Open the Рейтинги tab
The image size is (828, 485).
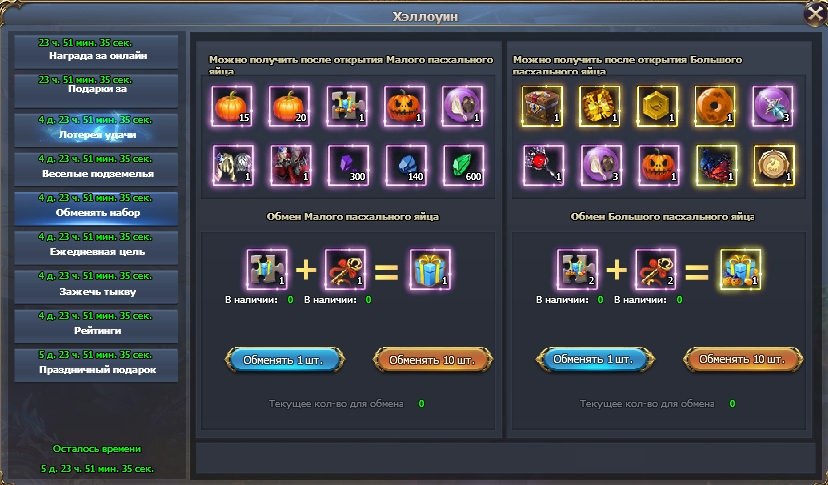[x=97, y=325]
